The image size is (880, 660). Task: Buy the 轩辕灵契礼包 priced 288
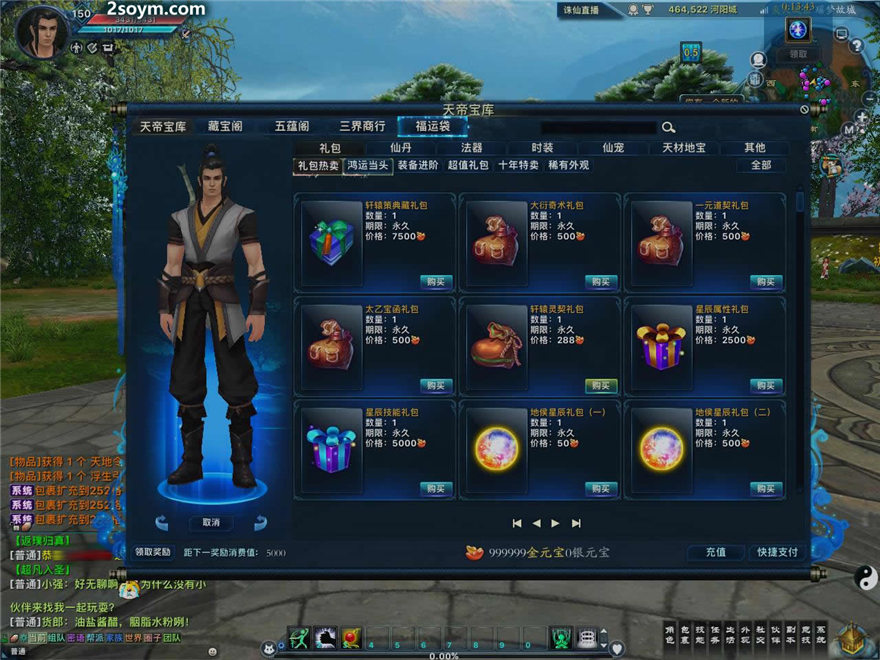600,385
